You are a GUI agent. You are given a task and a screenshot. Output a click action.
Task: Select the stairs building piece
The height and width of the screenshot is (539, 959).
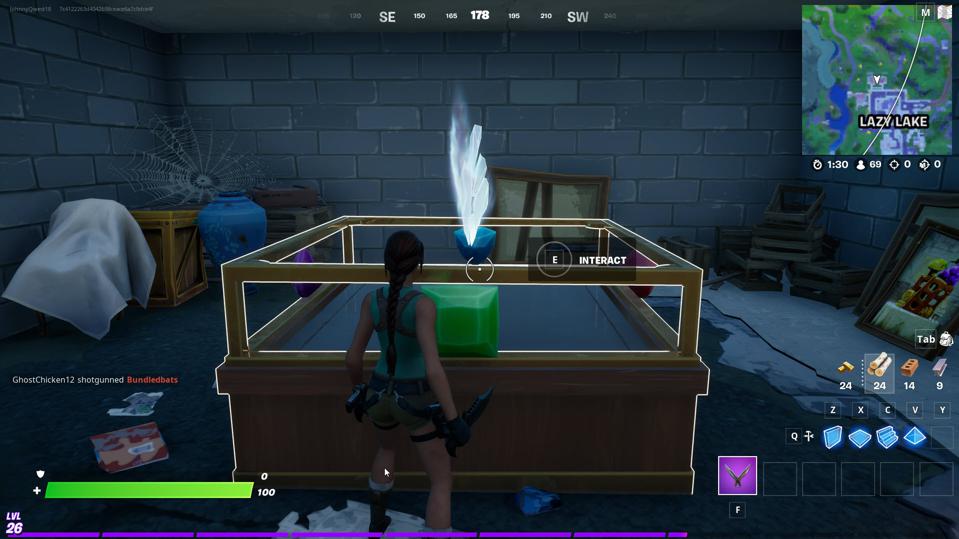pyautogui.click(x=887, y=437)
